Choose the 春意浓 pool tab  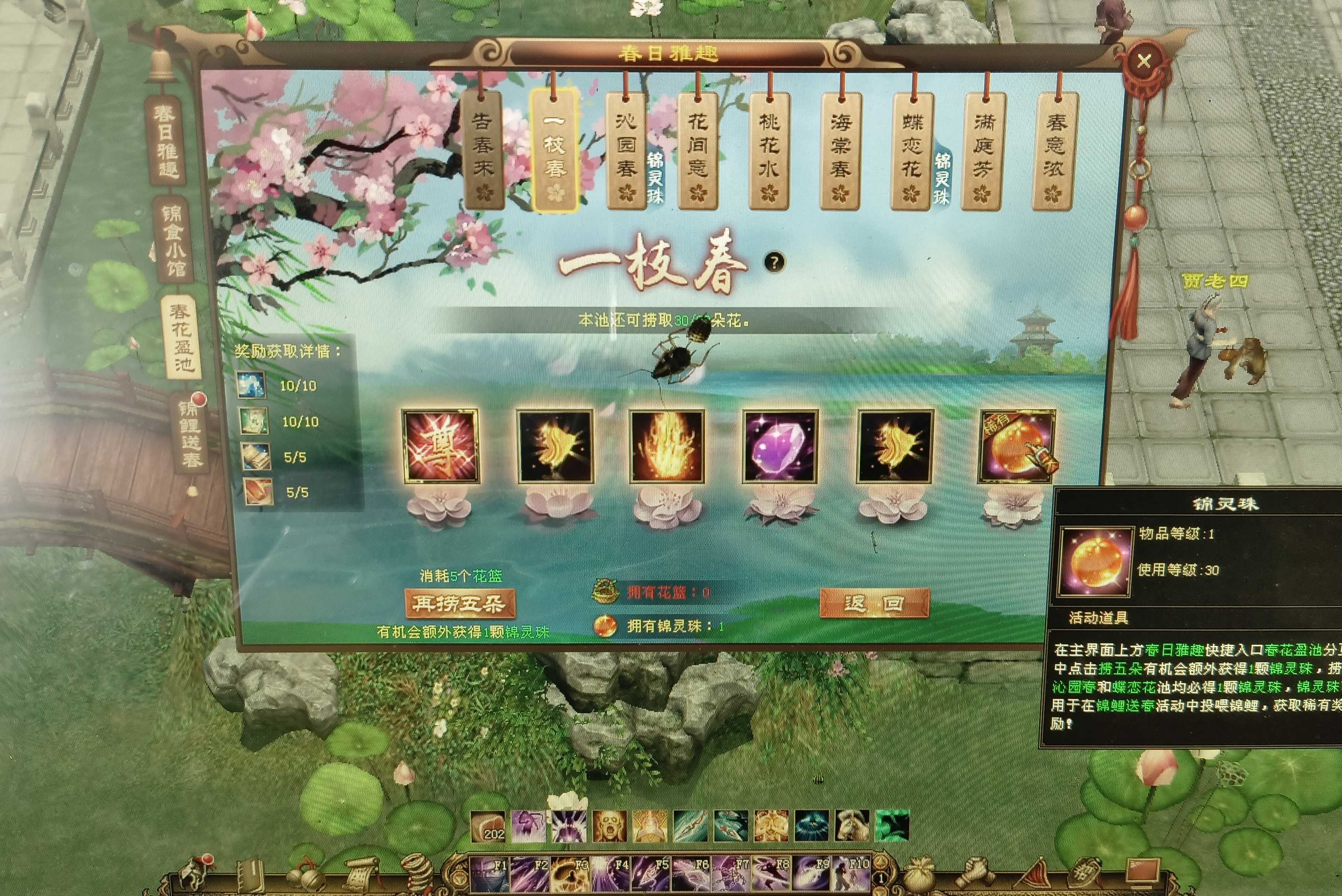(1055, 150)
